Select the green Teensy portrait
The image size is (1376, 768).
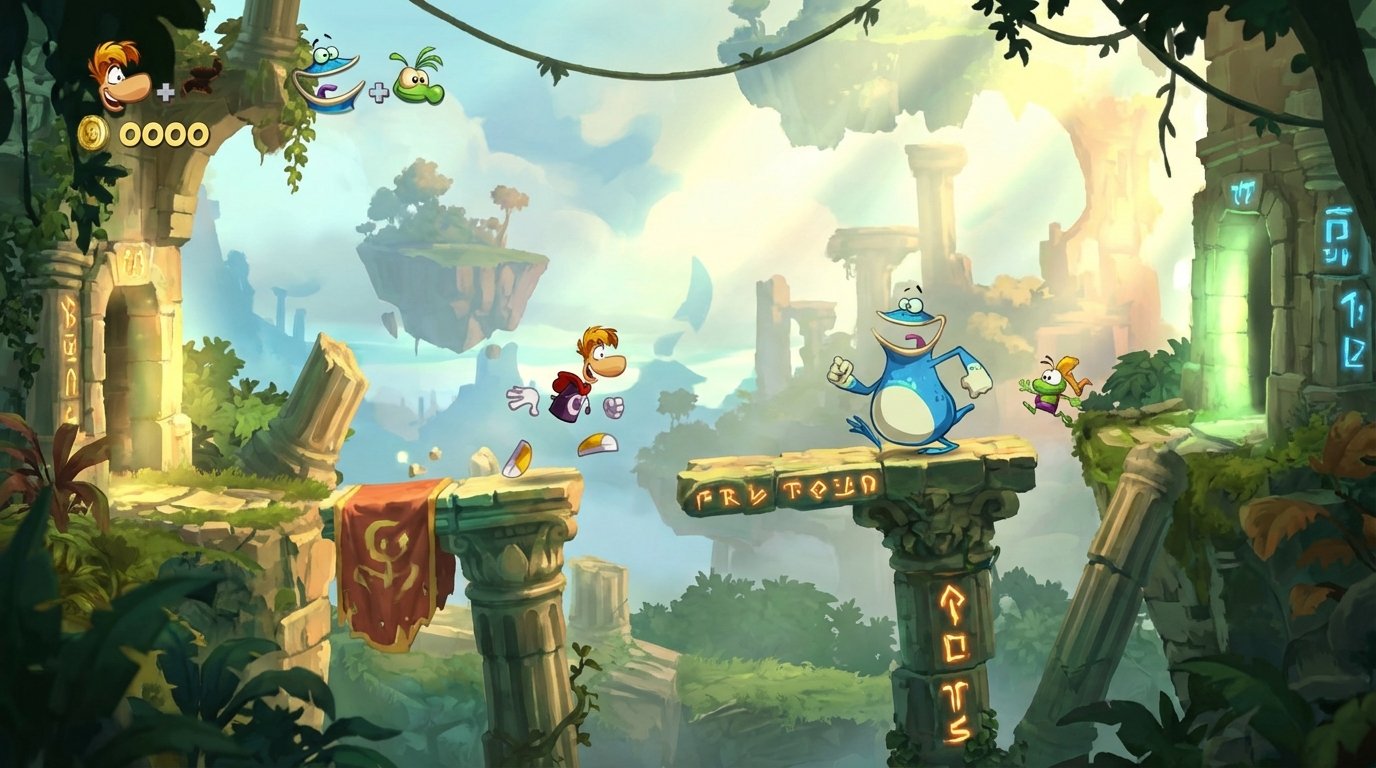(x=420, y=85)
